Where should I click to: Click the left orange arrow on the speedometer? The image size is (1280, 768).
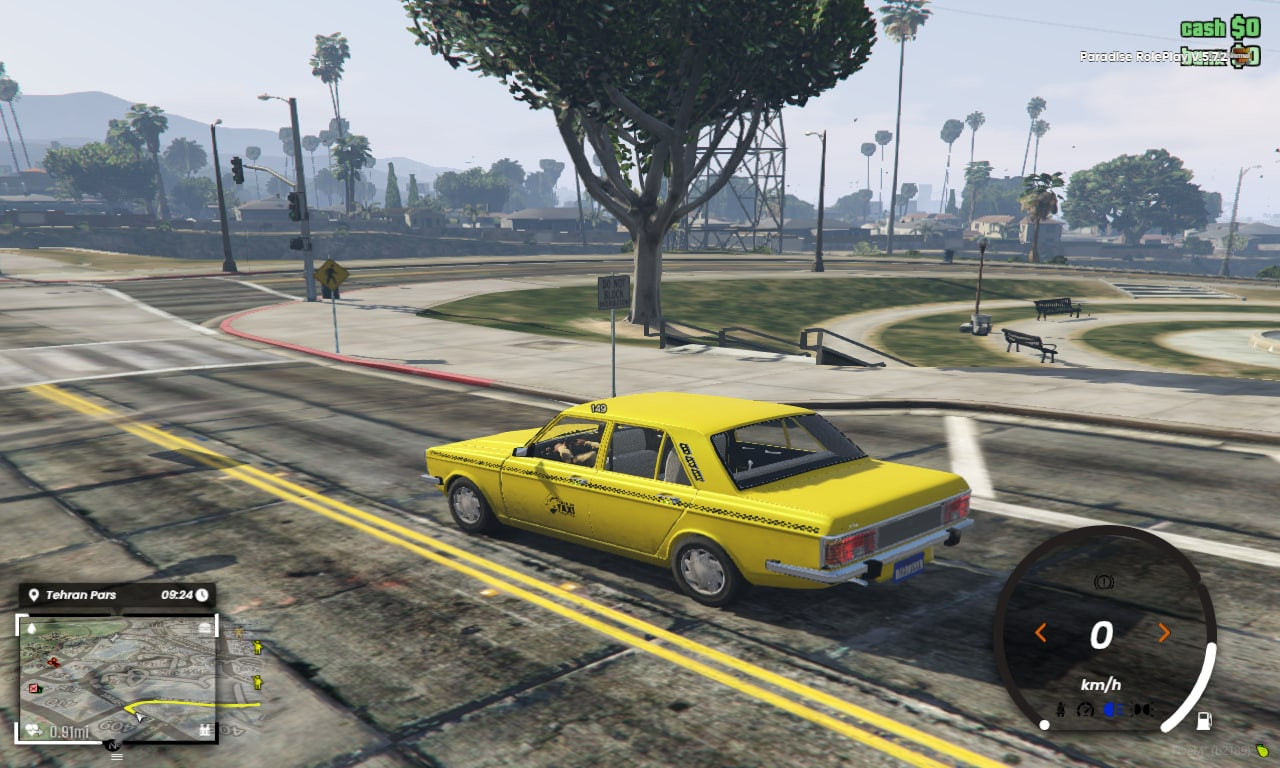[x=1041, y=632]
